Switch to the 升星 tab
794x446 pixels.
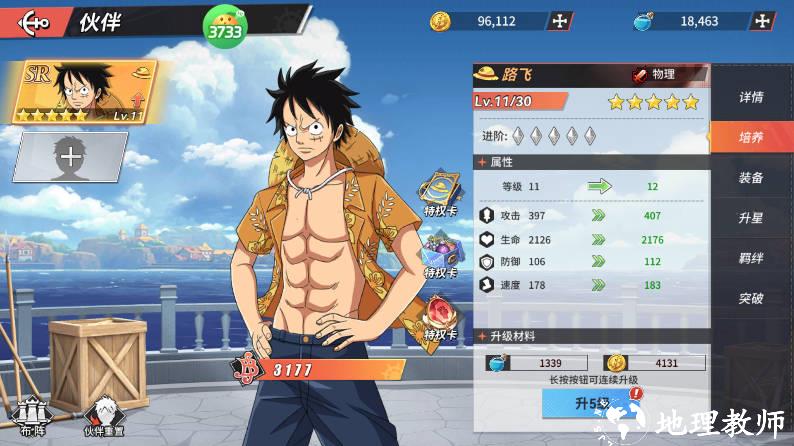(751, 218)
